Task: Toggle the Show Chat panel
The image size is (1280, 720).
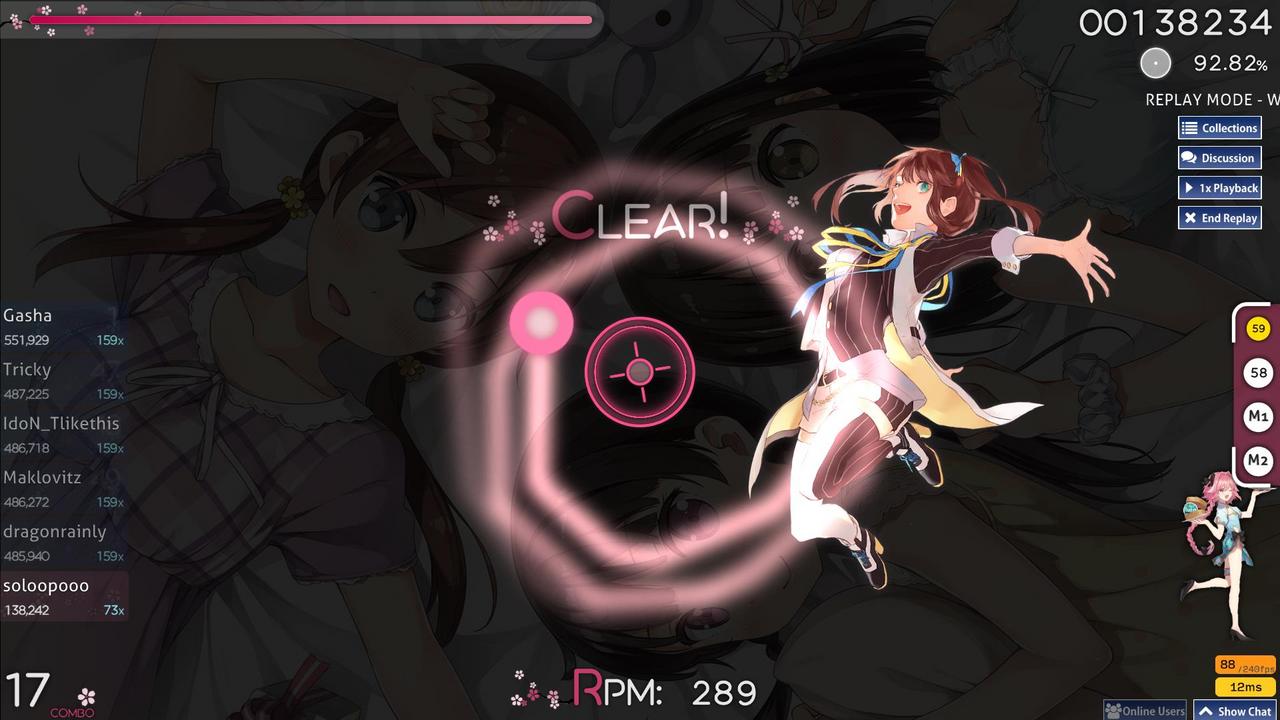Action: pos(1236,711)
